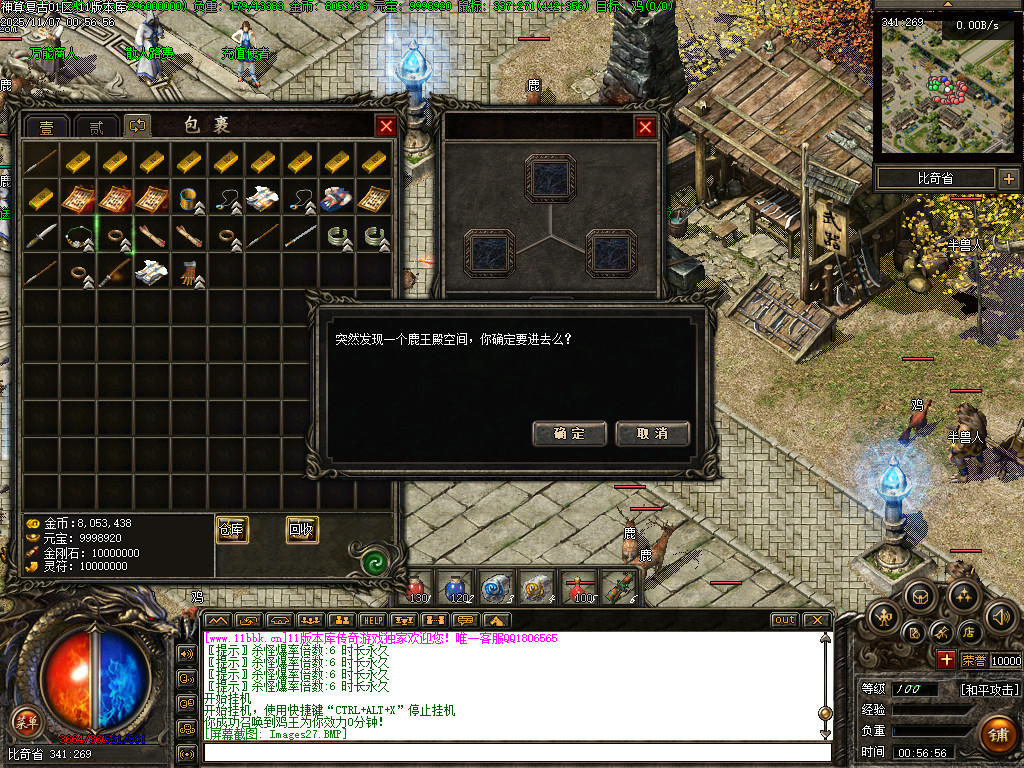Cancel the Deer King space prompt
The height and width of the screenshot is (768, 1024).
[x=652, y=433]
